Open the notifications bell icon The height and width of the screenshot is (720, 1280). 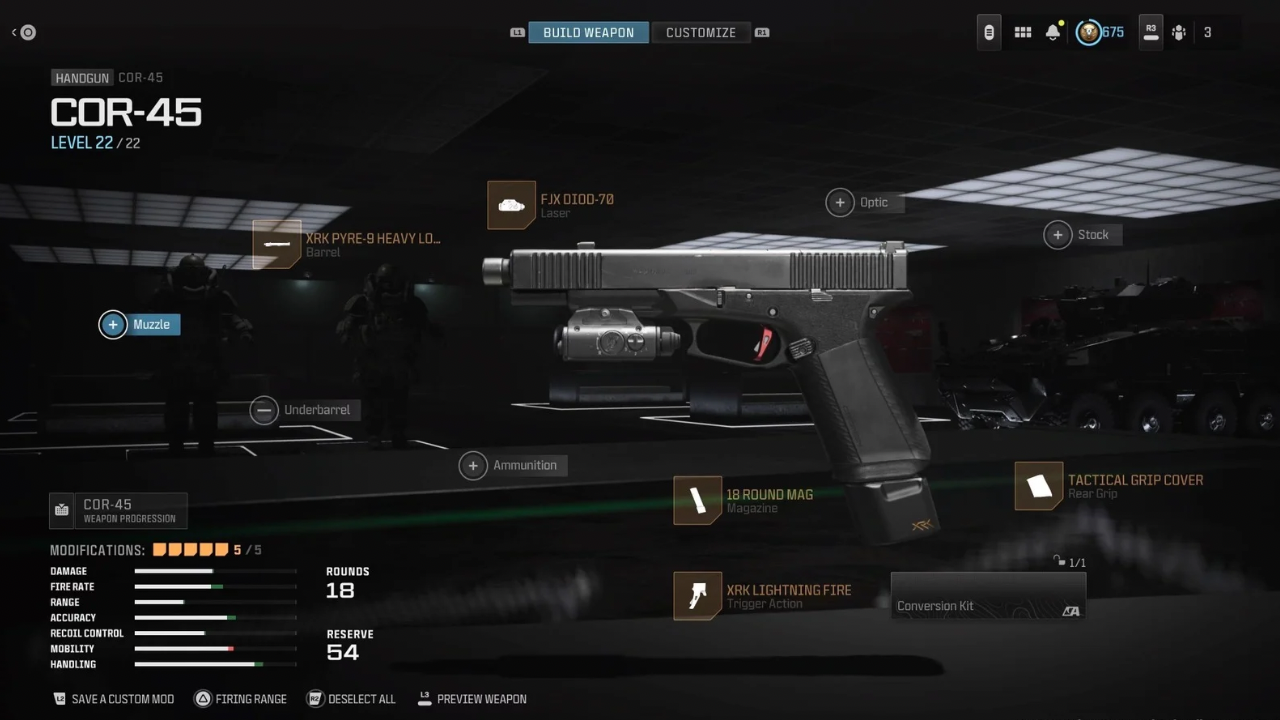click(1053, 32)
